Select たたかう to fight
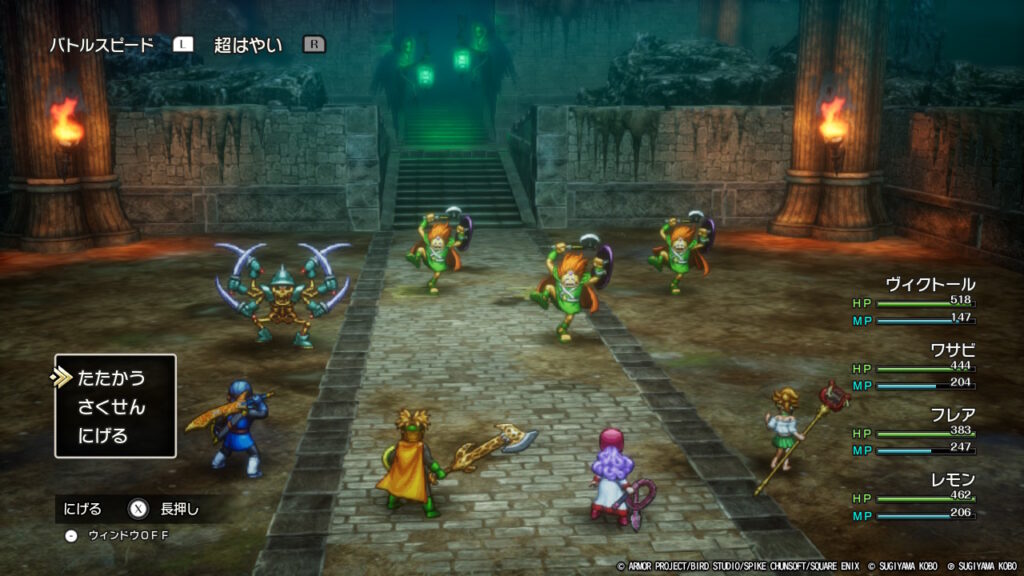The image size is (1024, 576). (111, 378)
